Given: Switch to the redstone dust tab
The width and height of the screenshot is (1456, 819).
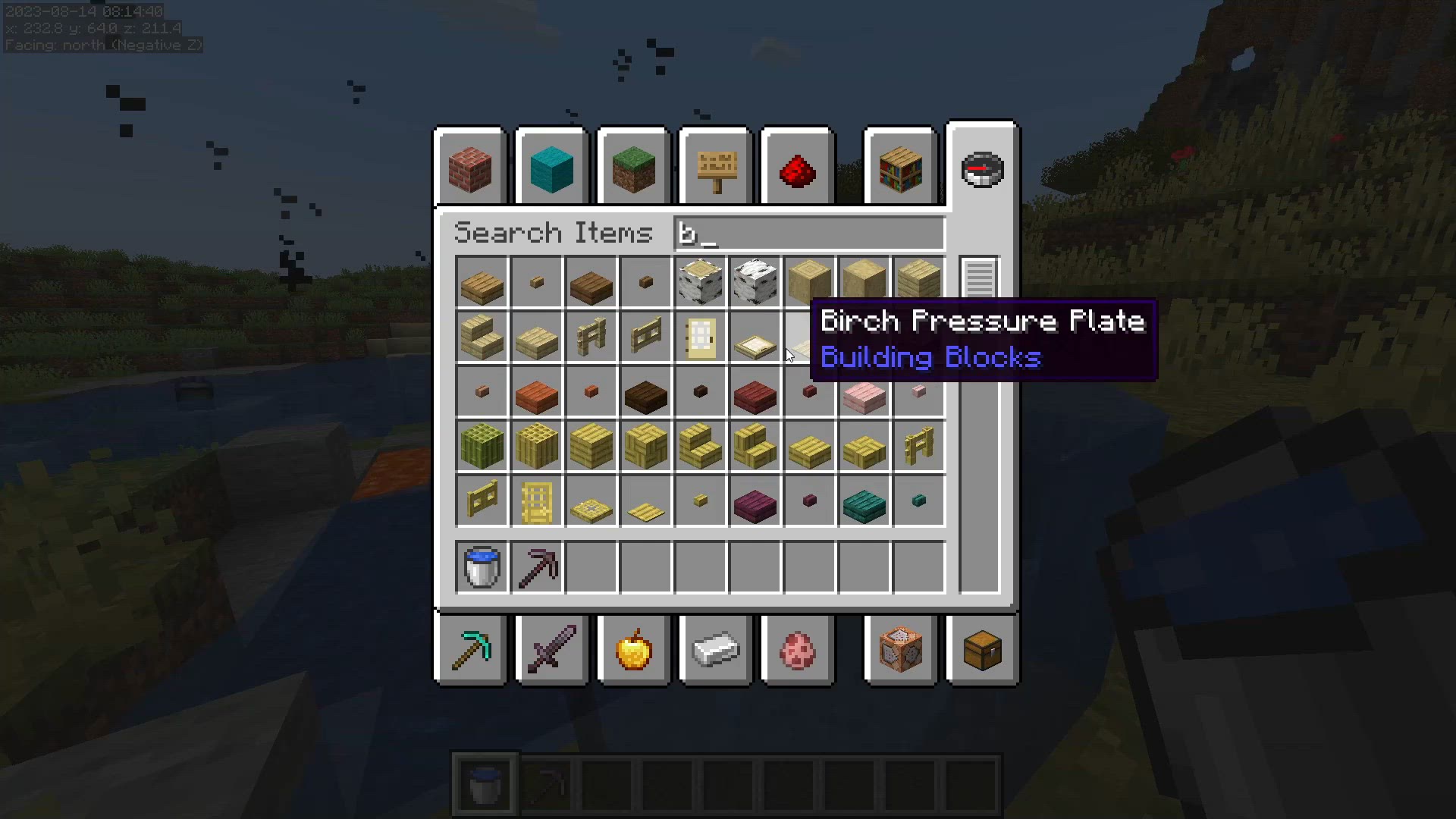Looking at the screenshot, I should (x=798, y=168).
